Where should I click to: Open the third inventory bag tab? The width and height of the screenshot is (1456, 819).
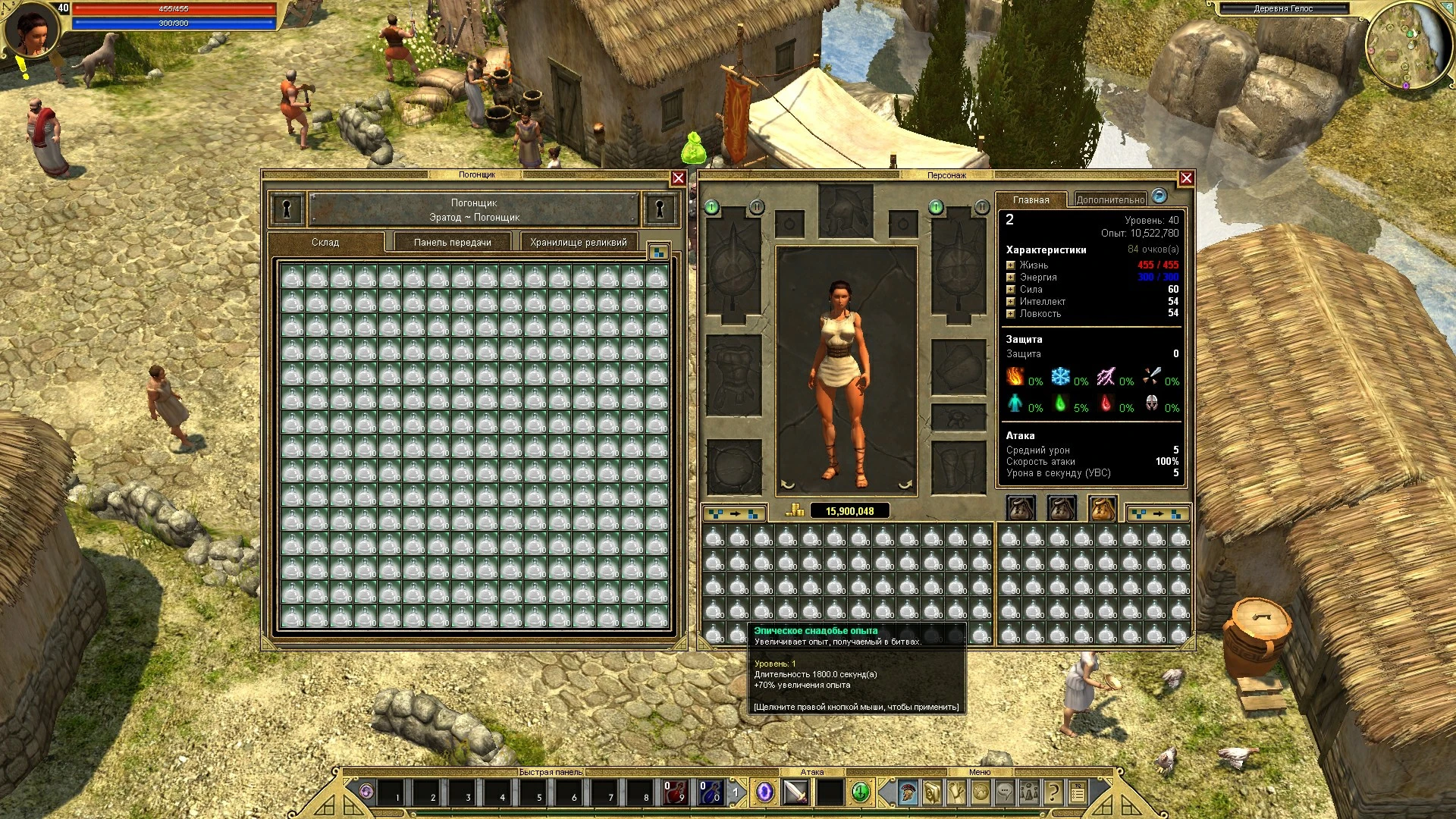(x=1104, y=507)
